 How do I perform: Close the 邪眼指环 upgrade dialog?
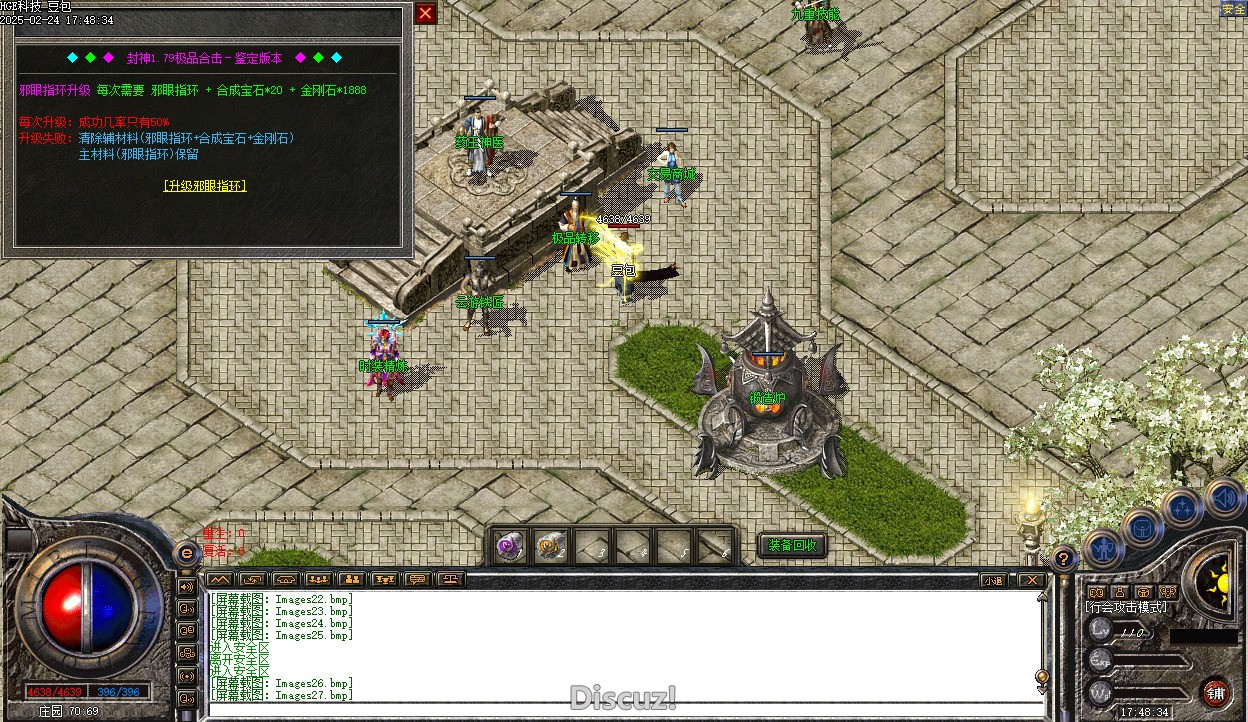(x=425, y=13)
